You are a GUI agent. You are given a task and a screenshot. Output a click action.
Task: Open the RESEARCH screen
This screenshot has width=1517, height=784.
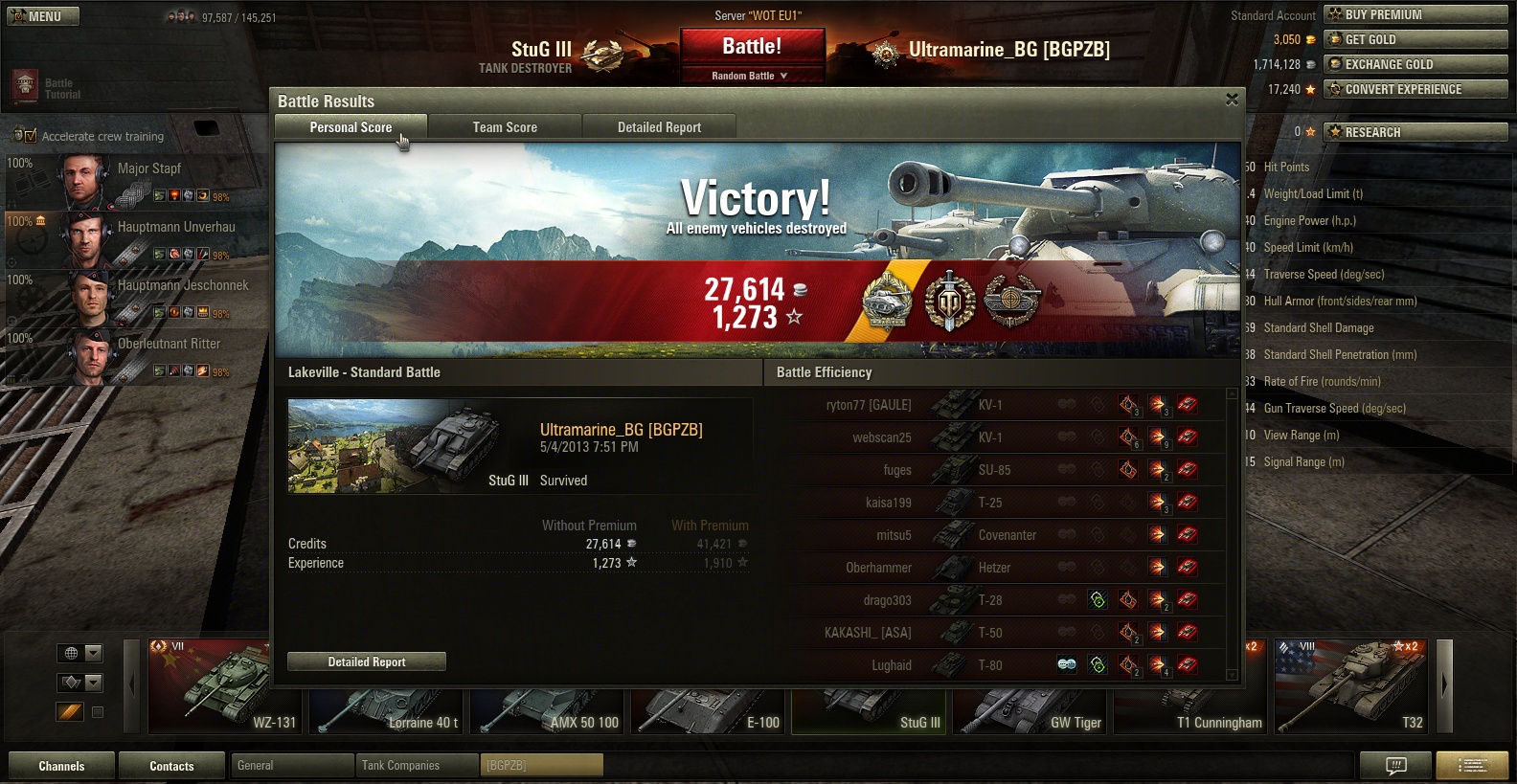pos(1415,132)
